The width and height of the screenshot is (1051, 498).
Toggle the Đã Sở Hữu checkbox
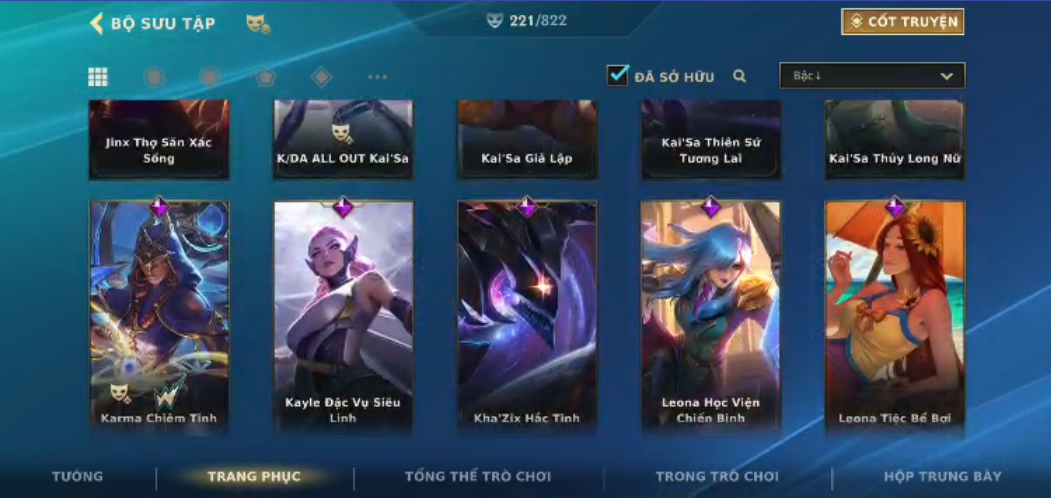click(618, 75)
